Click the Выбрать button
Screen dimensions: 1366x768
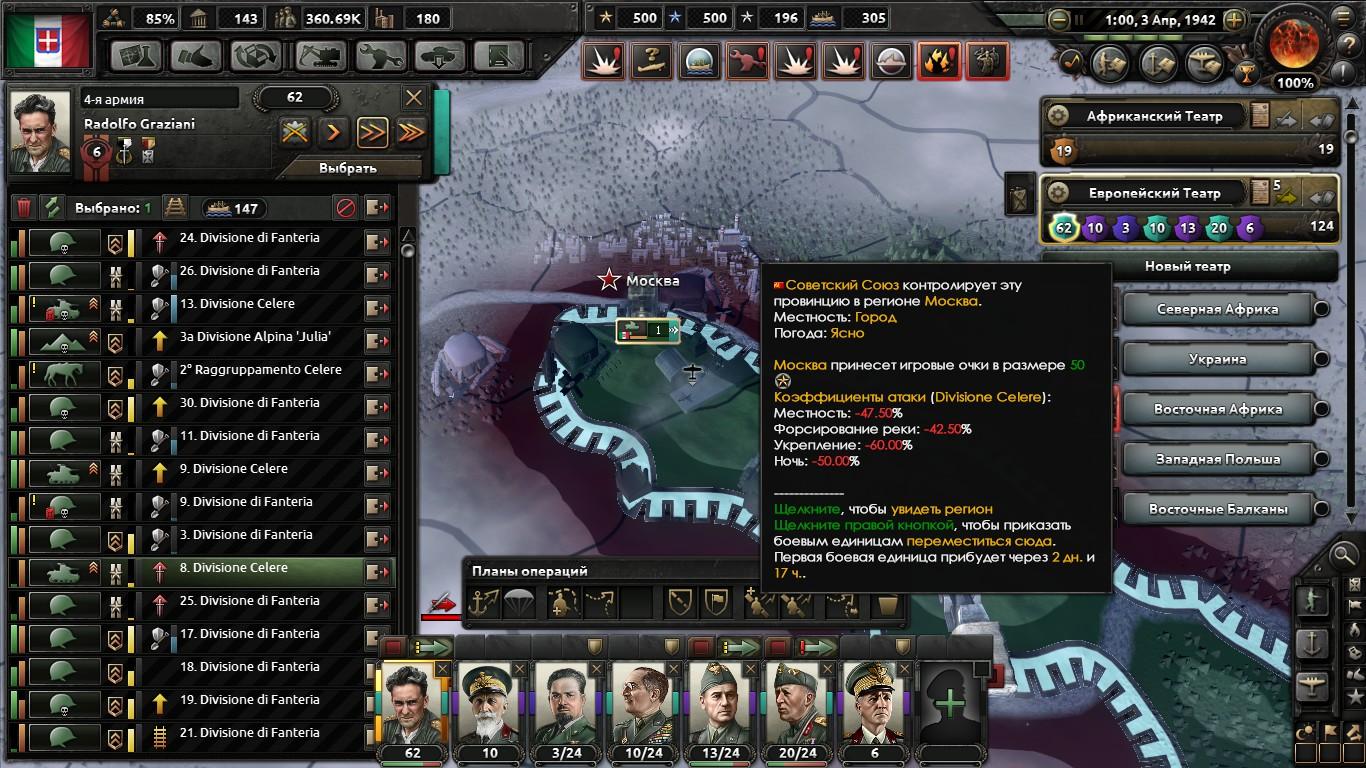pos(347,168)
